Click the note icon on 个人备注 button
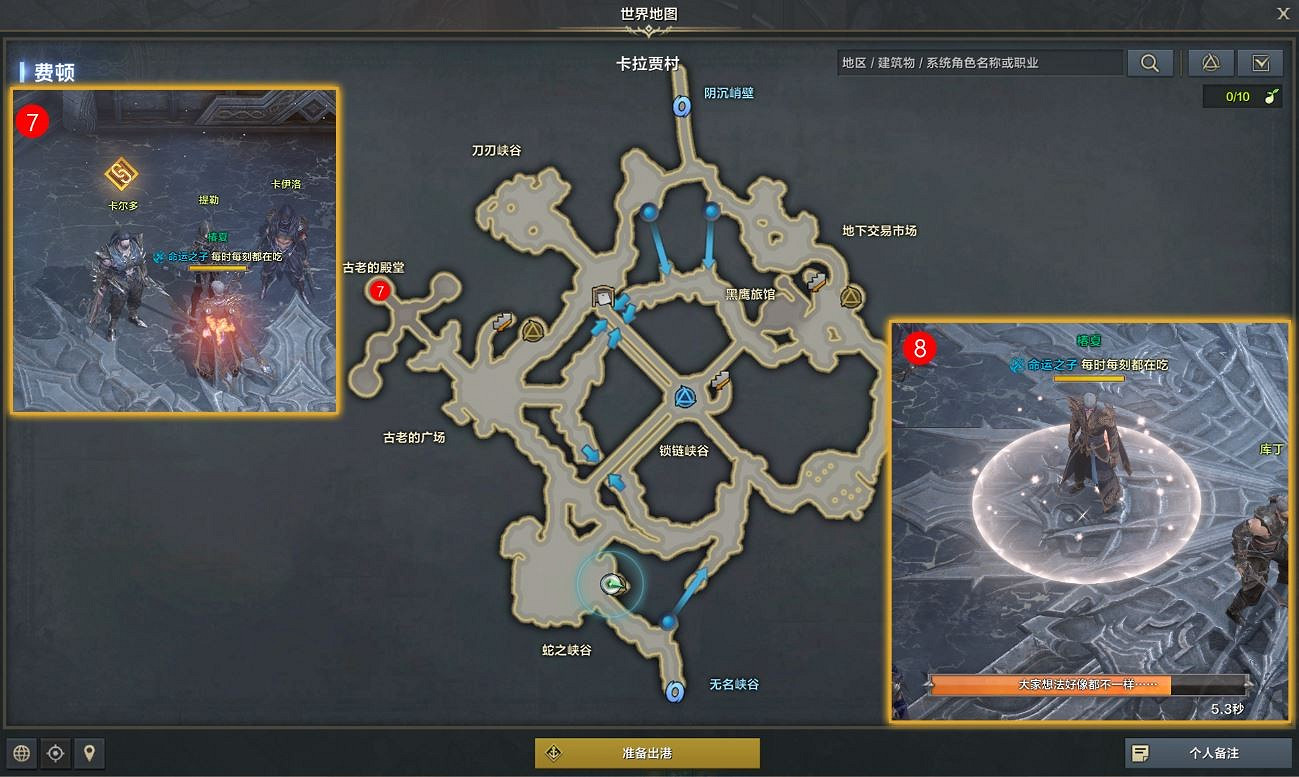The width and height of the screenshot is (1299, 777). tap(1142, 753)
